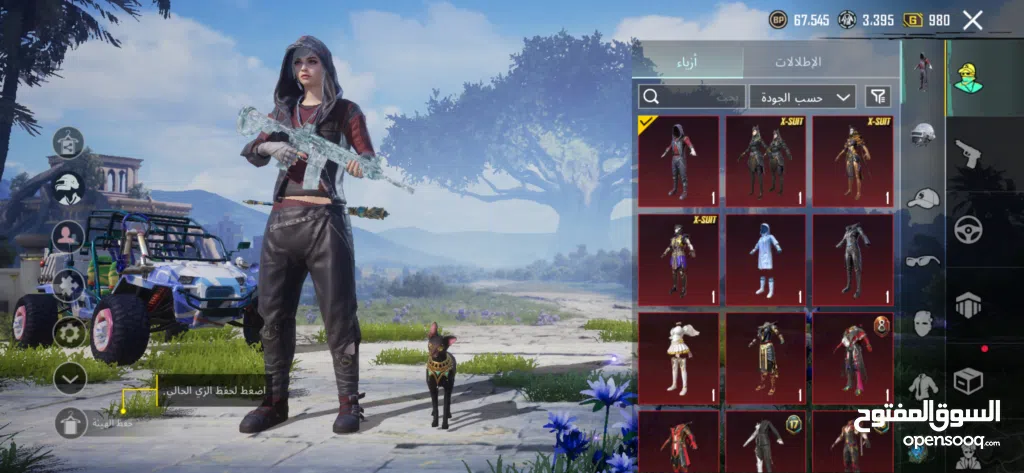
Task: Open the pistol weapons category
Action: coord(967,153)
